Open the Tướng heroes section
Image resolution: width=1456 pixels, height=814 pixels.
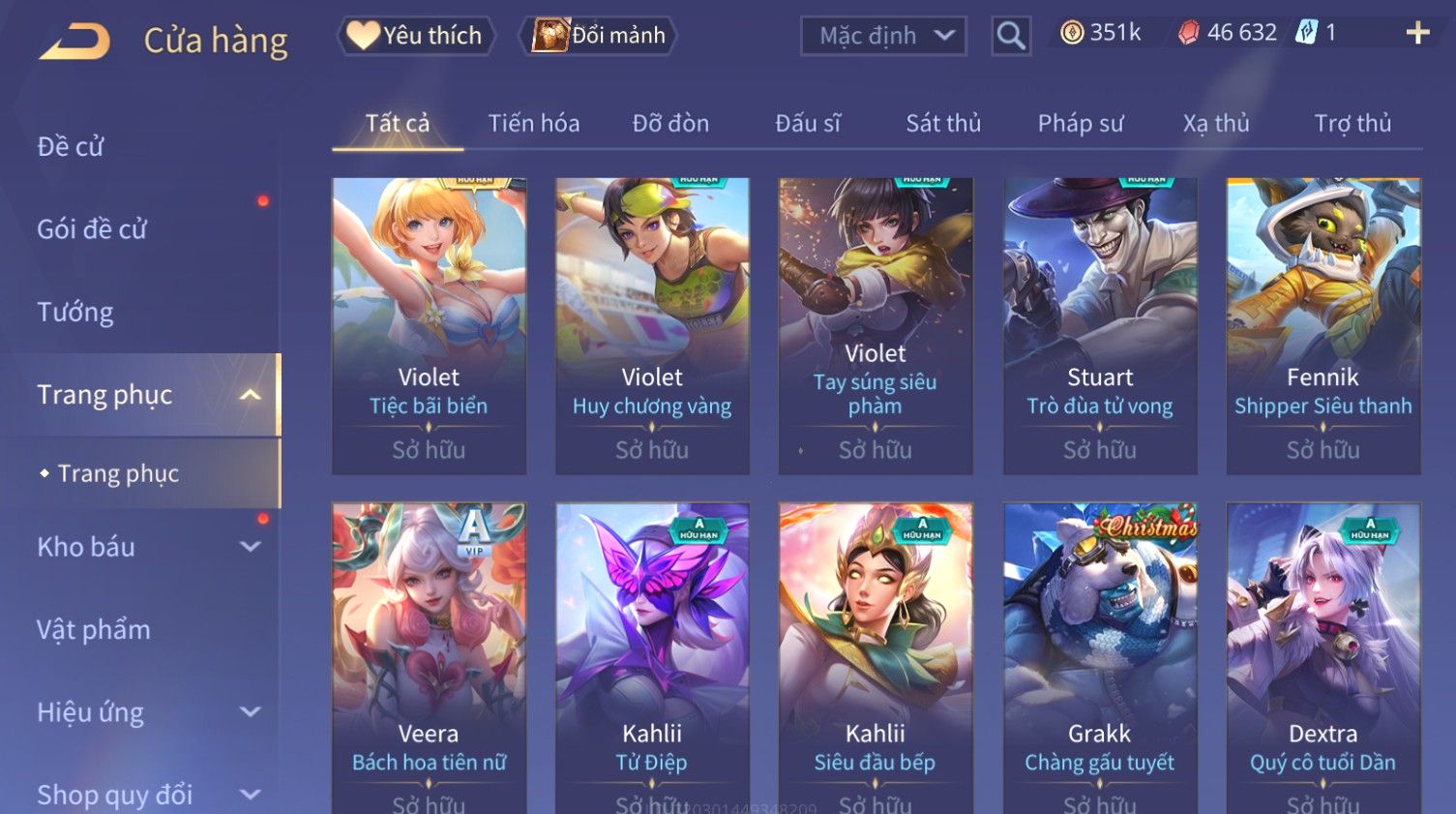click(x=75, y=313)
